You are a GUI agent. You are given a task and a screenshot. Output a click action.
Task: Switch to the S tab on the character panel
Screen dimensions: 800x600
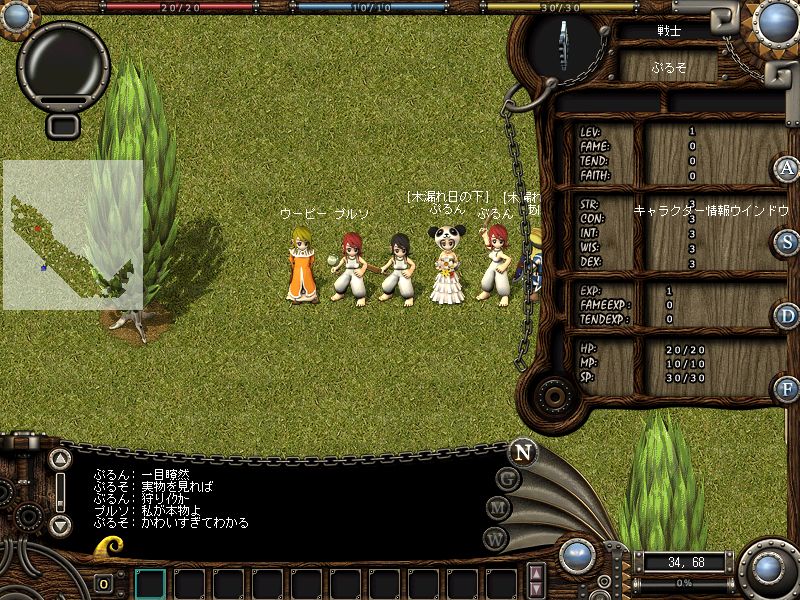(787, 241)
